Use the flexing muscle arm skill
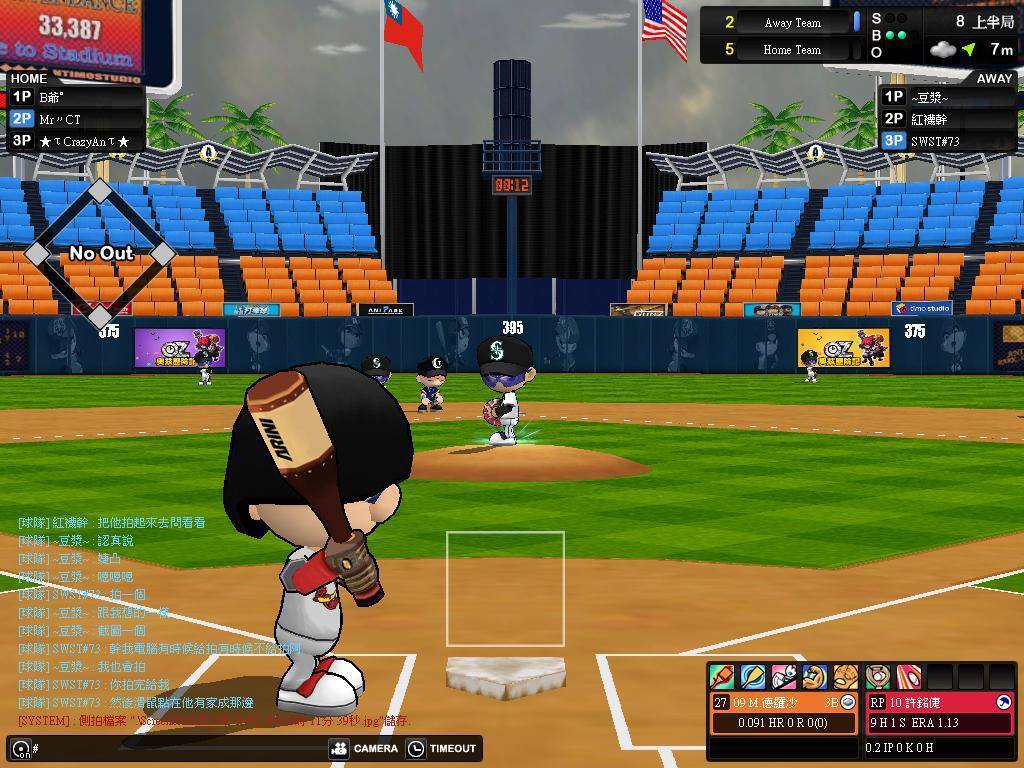This screenshot has width=1024, height=768. pos(815,677)
